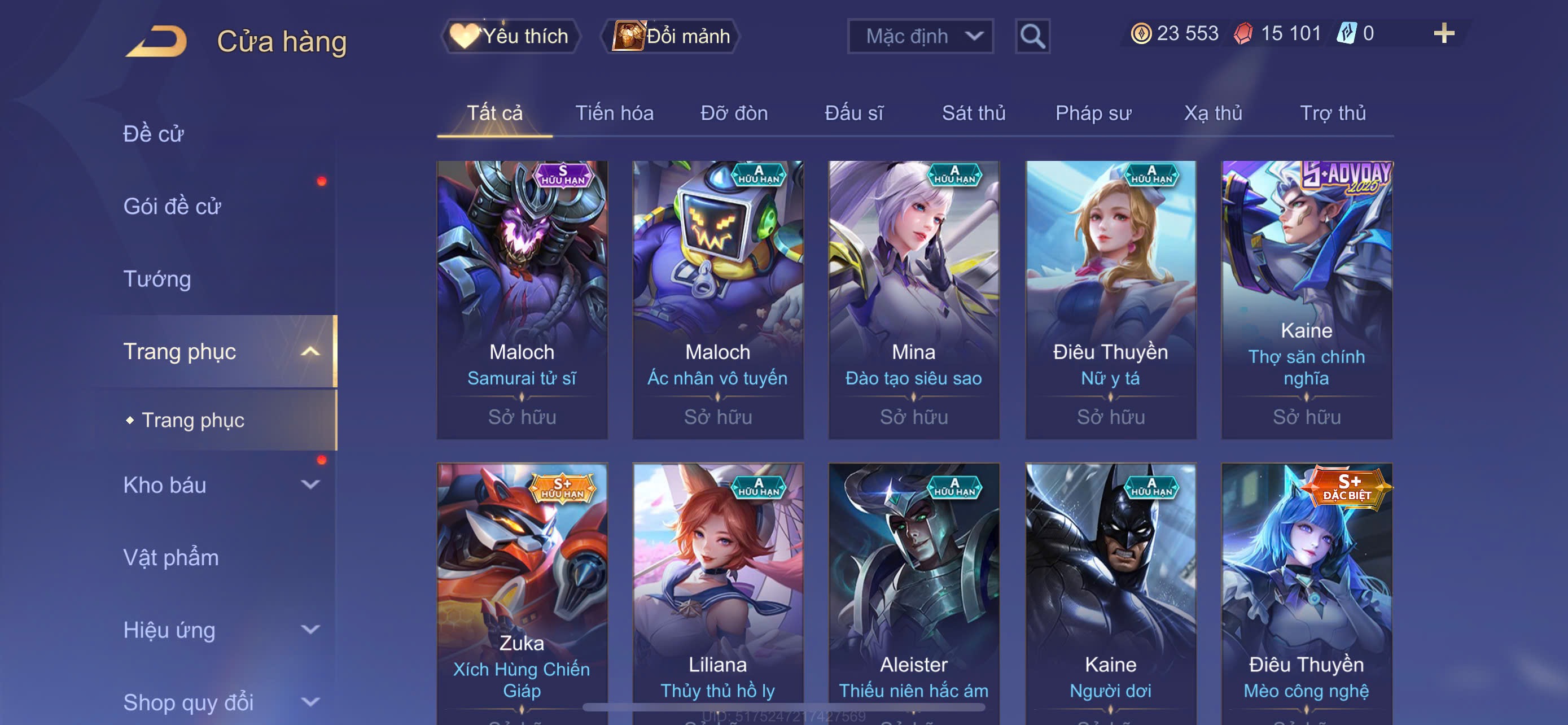The image size is (1568, 725).
Task: Click the magnifying glass search button
Action: (1032, 37)
